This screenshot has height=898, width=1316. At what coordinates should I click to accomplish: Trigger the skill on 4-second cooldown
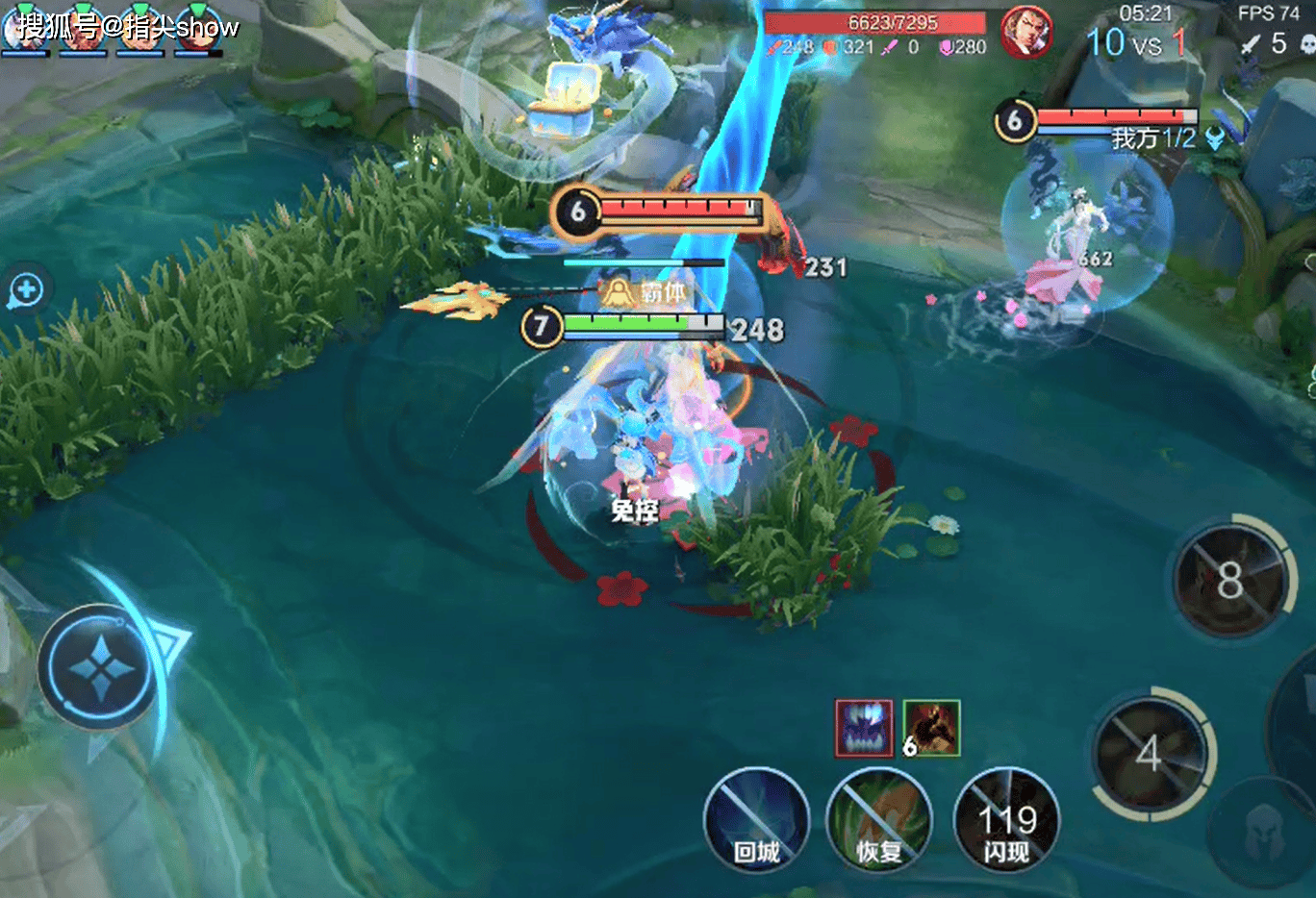(x=1151, y=753)
